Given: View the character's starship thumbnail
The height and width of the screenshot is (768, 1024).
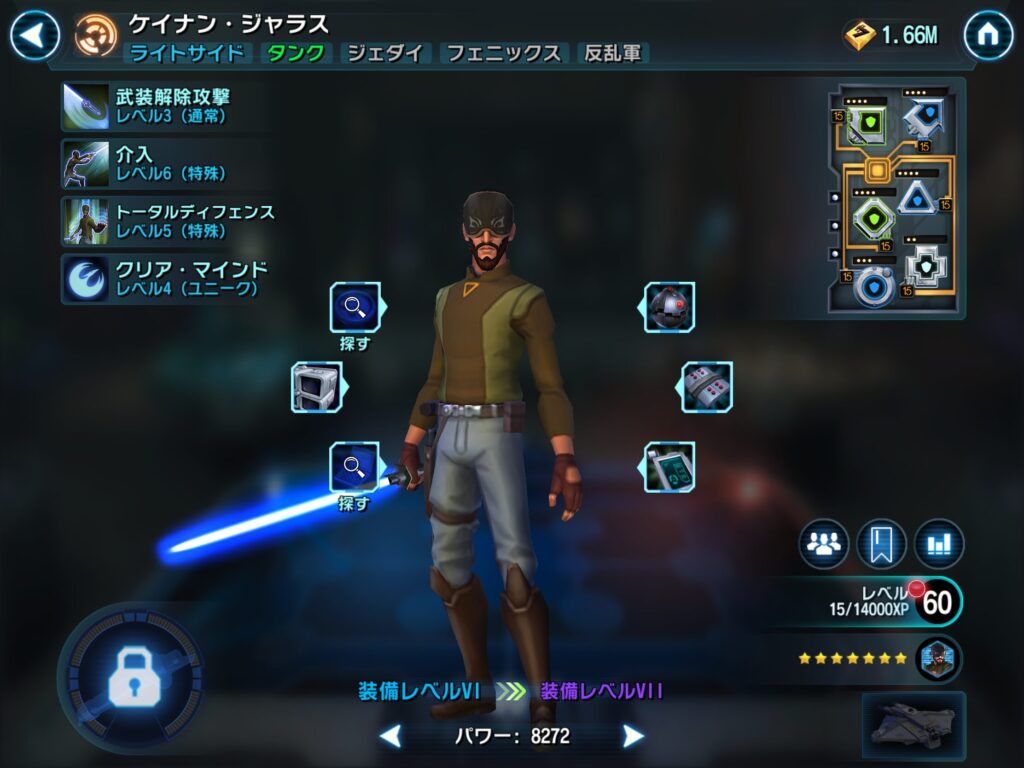Looking at the screenshot, I should [x=913, y=723].
